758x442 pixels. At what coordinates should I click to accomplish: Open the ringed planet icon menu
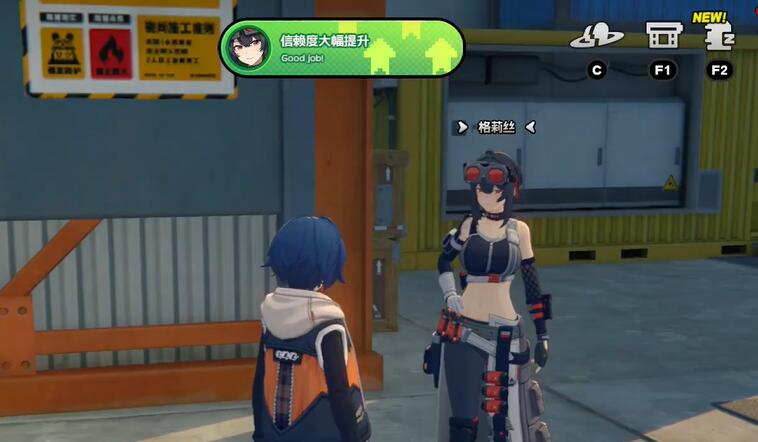click(596, 37)
